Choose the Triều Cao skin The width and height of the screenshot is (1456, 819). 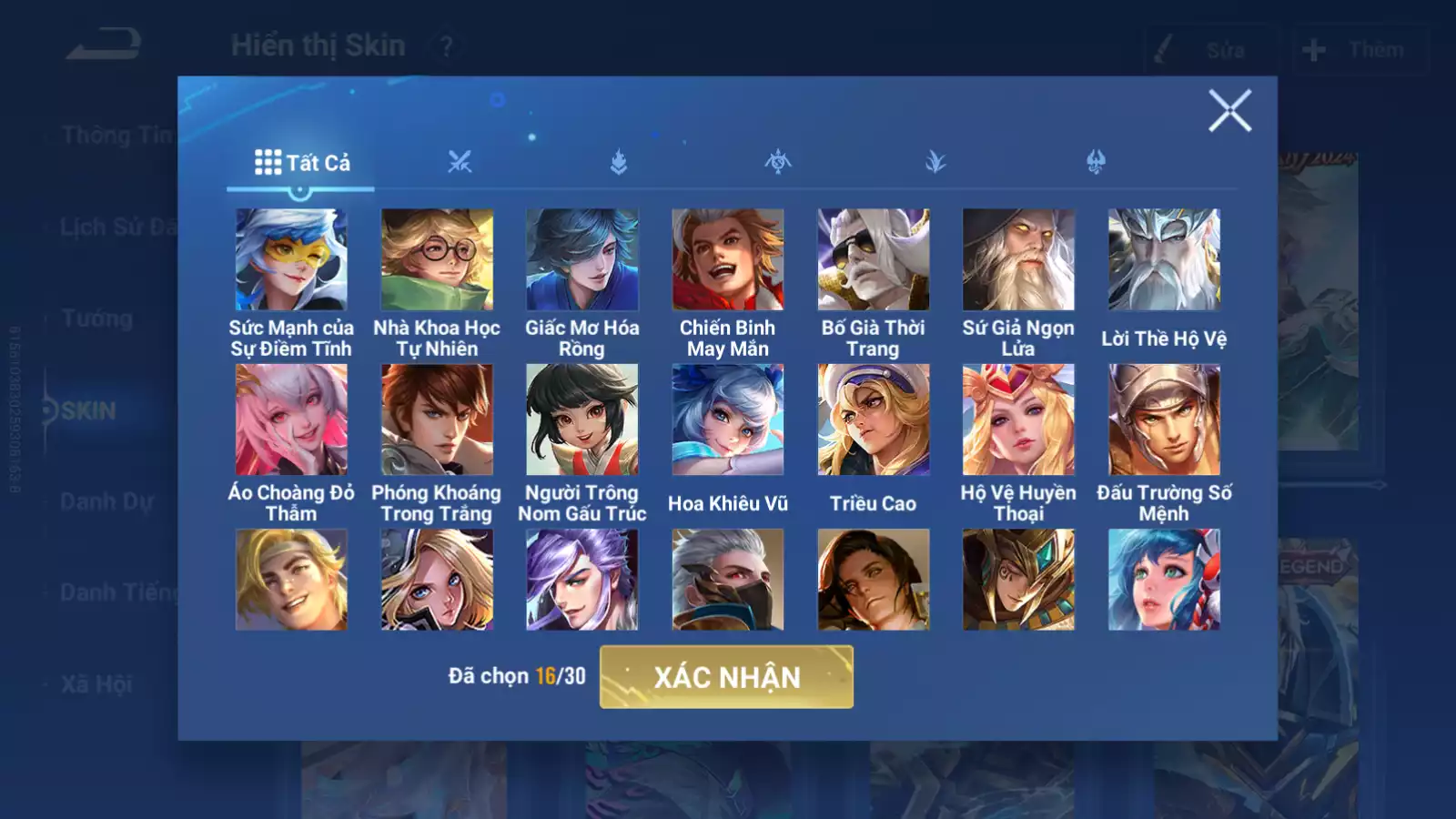(x=874, y=420)
